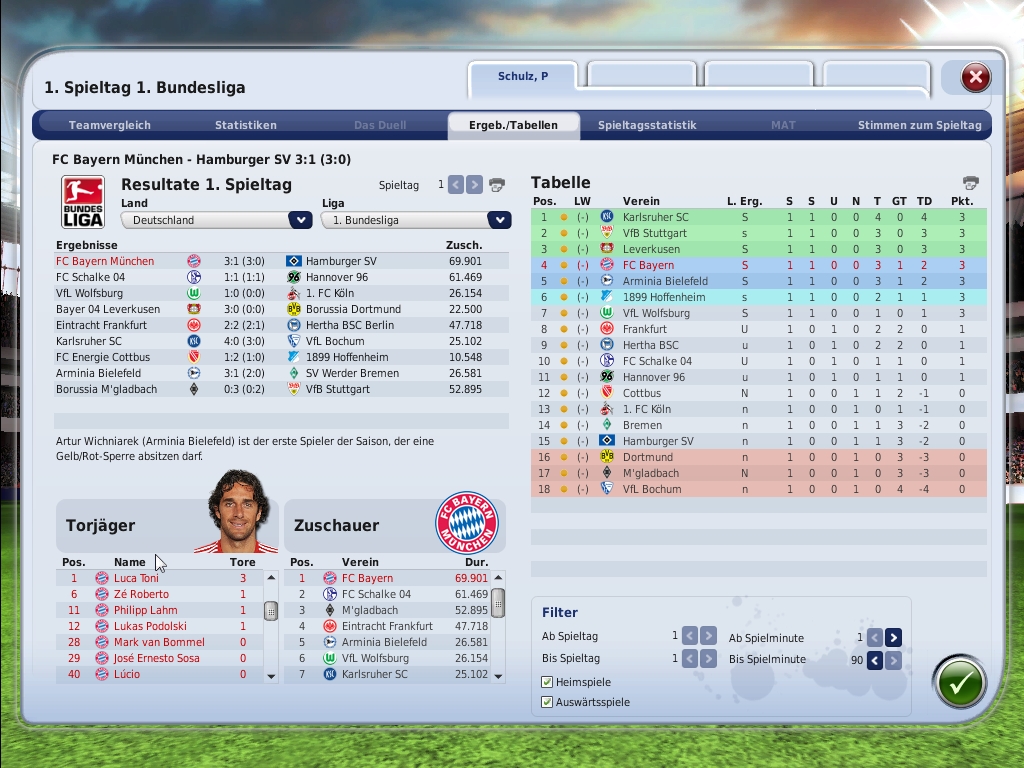Image resolution: width=1024 pixels, height=768 pixels.
Task: Choose Luca Toni in the Torjäger list
Action: [x=136, y=578]
